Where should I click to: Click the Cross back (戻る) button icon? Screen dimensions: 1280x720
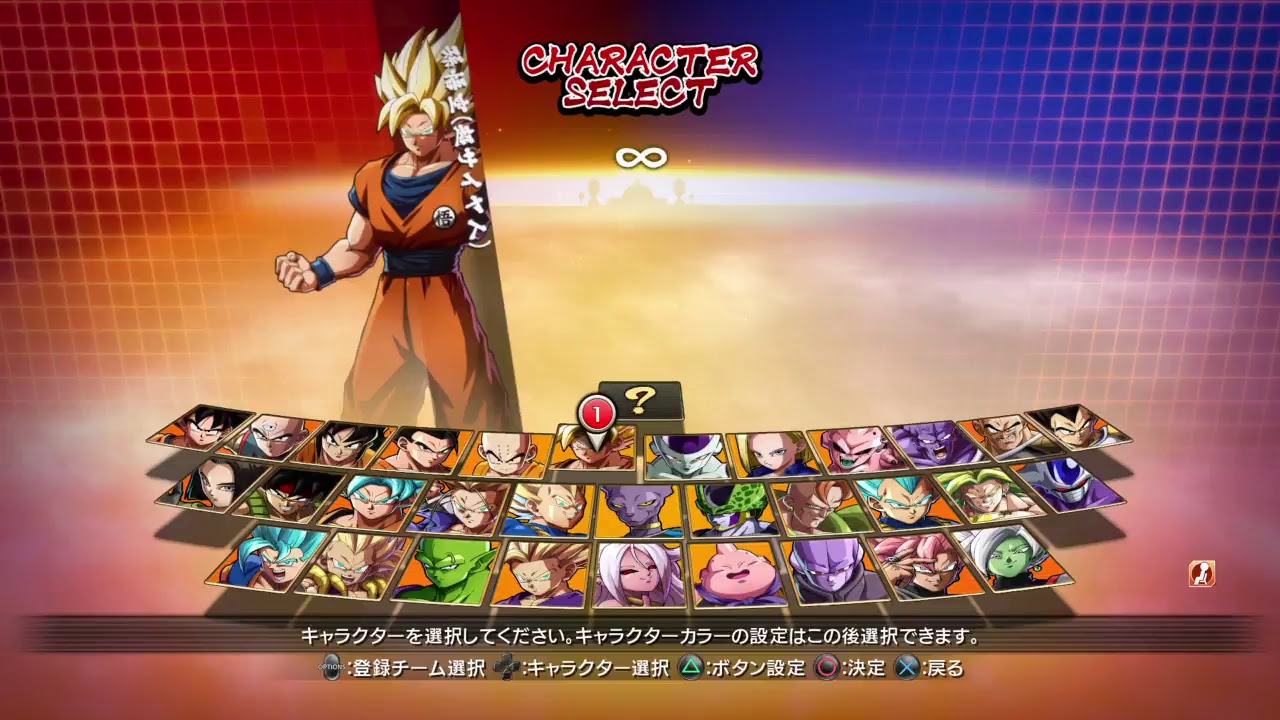909,667
